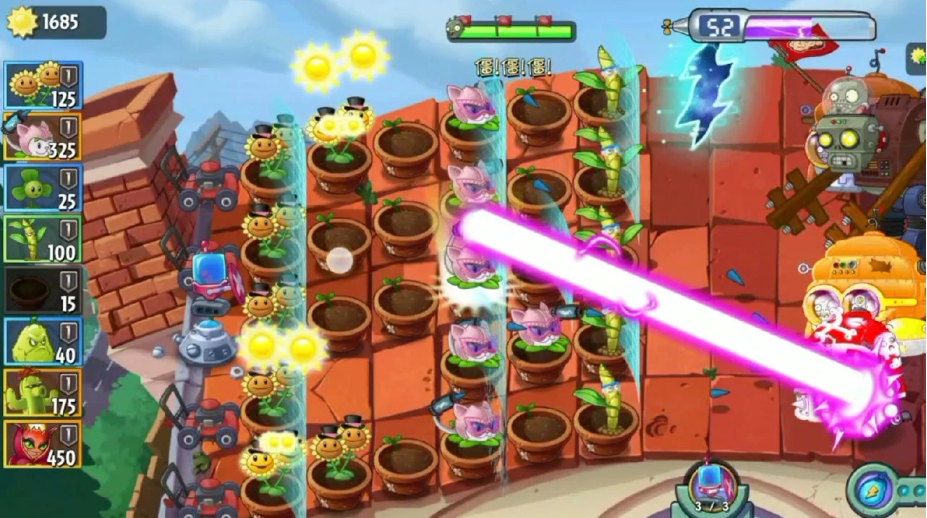Select the Squash seed packet costing 40

coord(43,342)
